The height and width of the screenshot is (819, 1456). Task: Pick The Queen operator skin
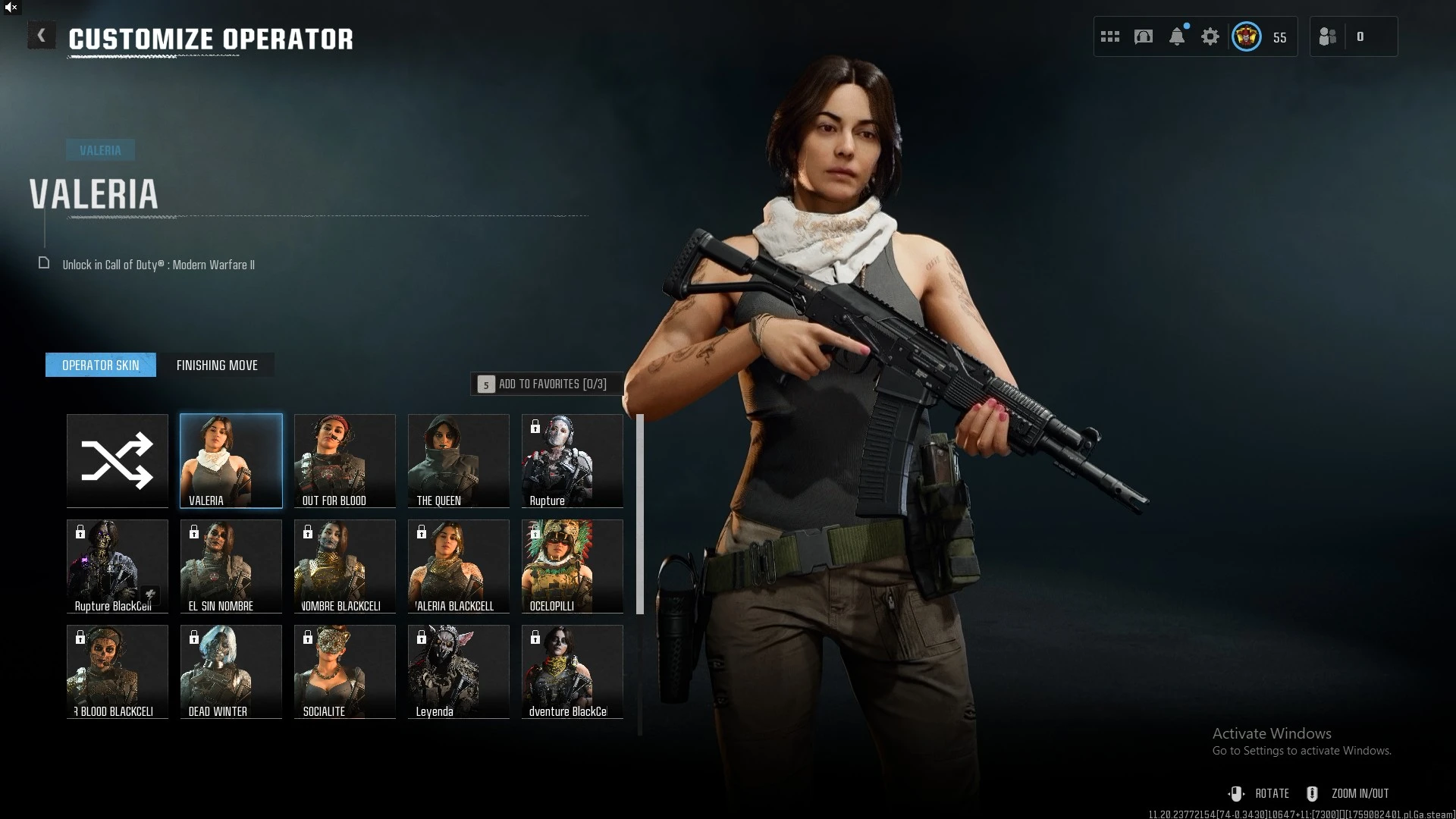point(459,460)
